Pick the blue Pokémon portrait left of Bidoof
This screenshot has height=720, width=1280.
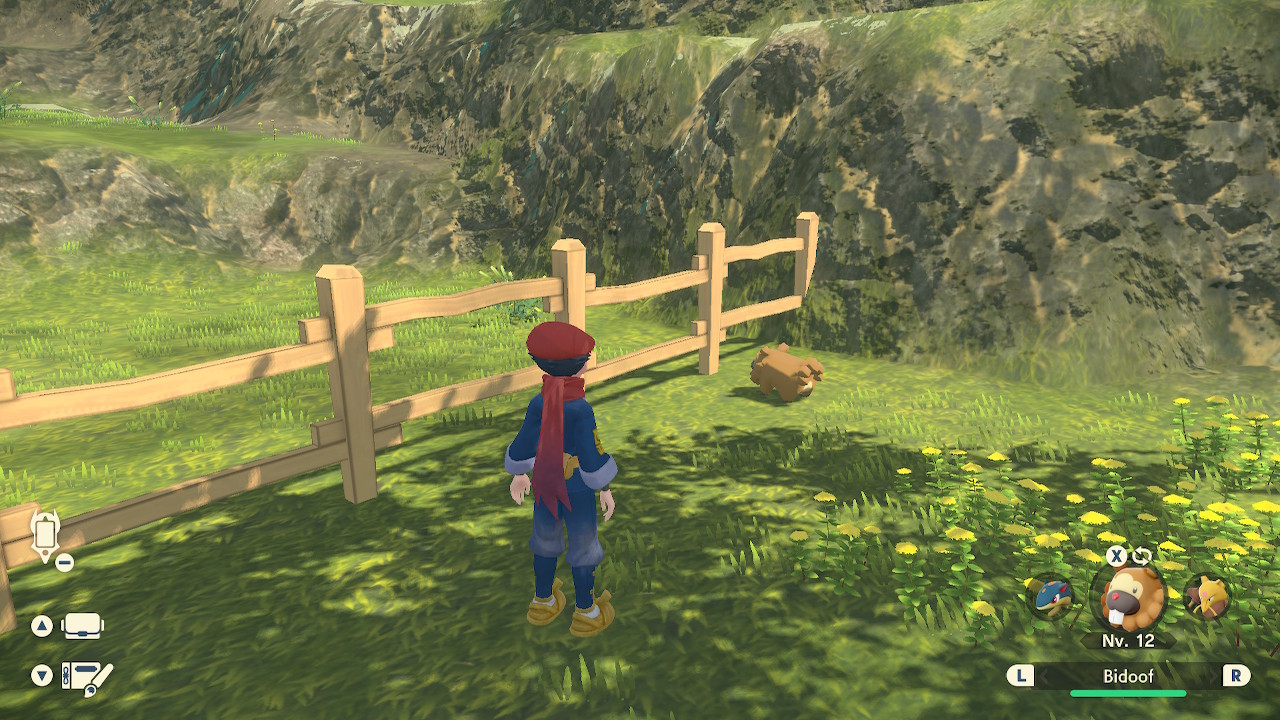pos(1050,597)
